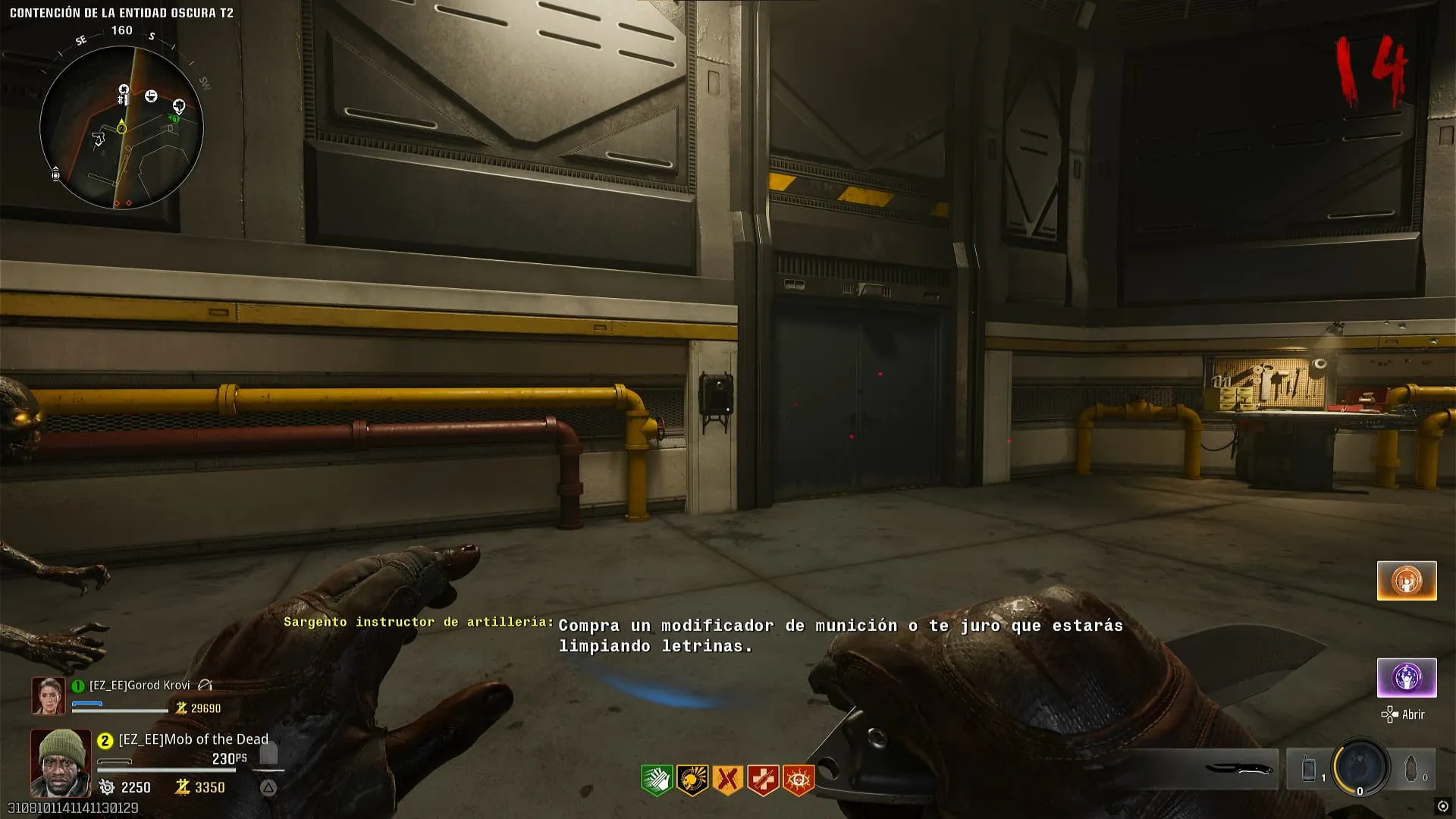Image resolution: width=1456 pixels, height=819 pixels.
Task: Select the yellow crossed-pistols perk icon
Action: pos(727,780)
